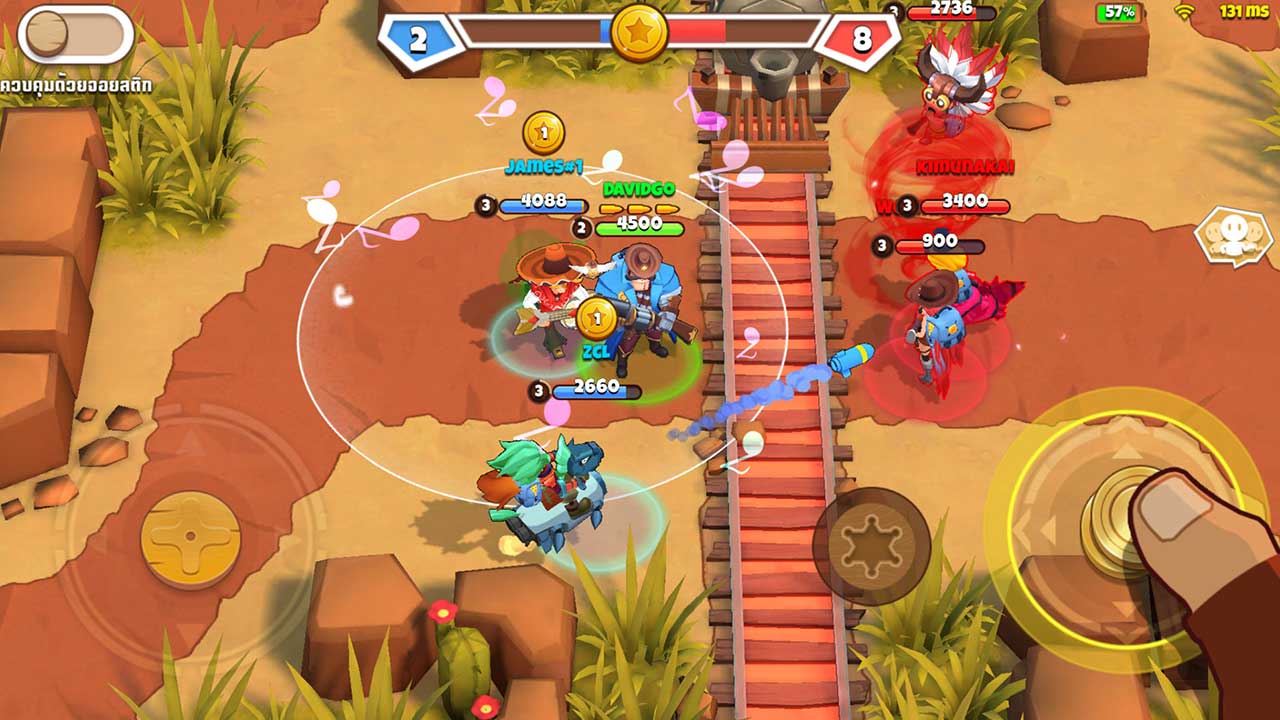Select the DAVIDGO name label

point(638,186)
